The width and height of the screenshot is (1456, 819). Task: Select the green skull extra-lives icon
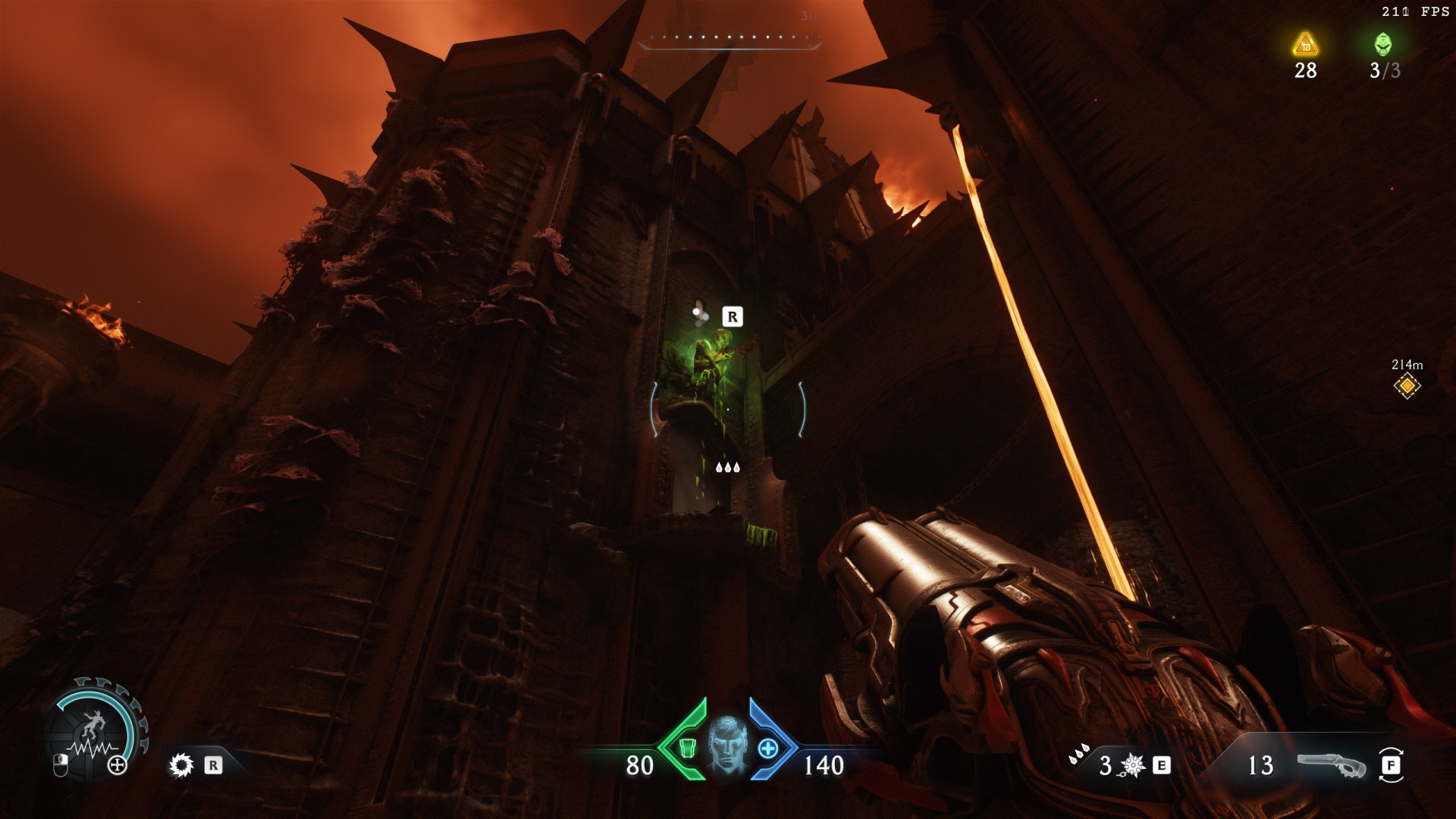[x=1383, y=45]
